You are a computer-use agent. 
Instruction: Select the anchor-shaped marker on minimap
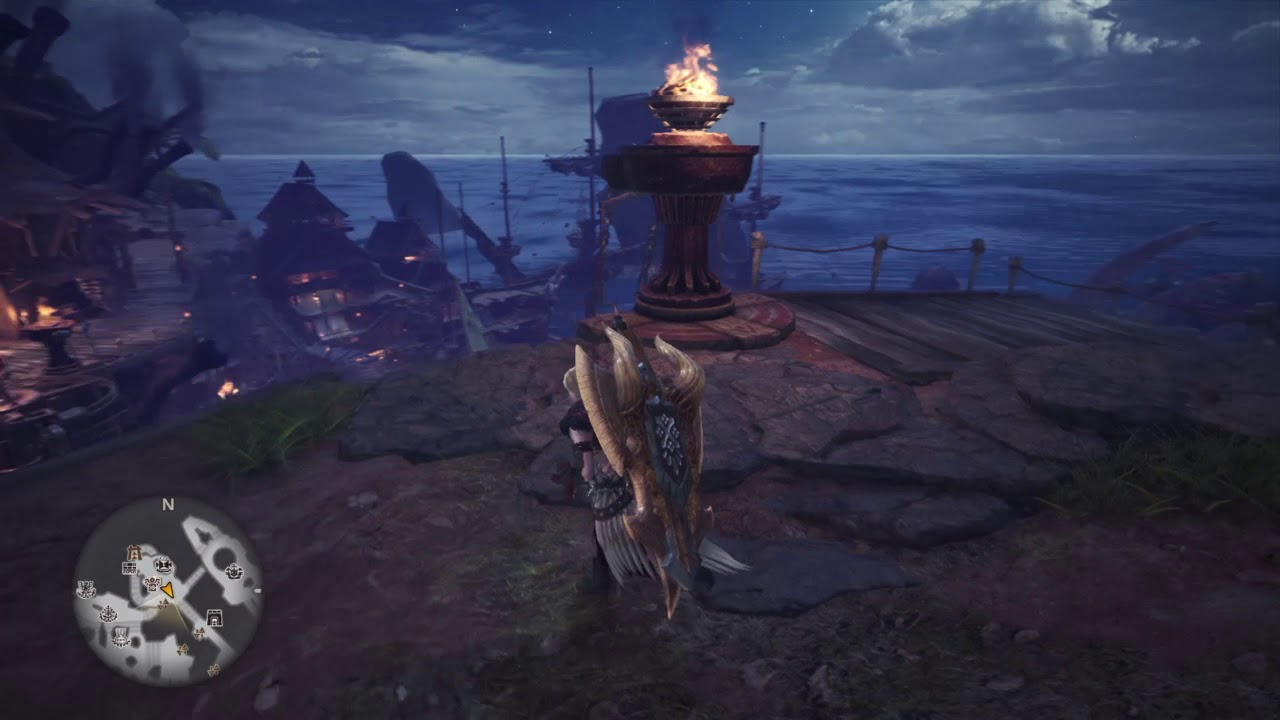(x=108, y=613)
